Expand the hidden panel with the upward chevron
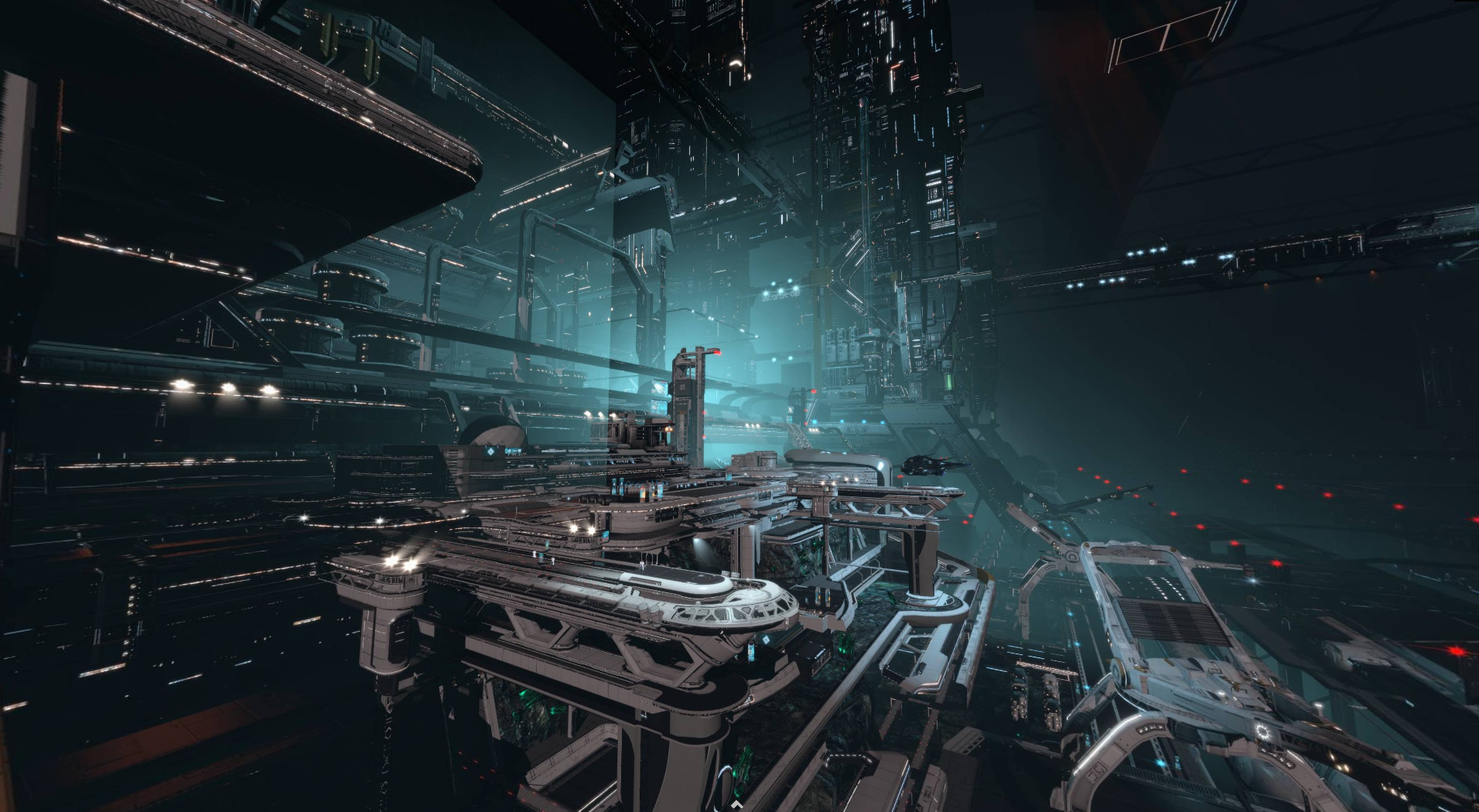The image size is (1479, 812). coord(736,805)
